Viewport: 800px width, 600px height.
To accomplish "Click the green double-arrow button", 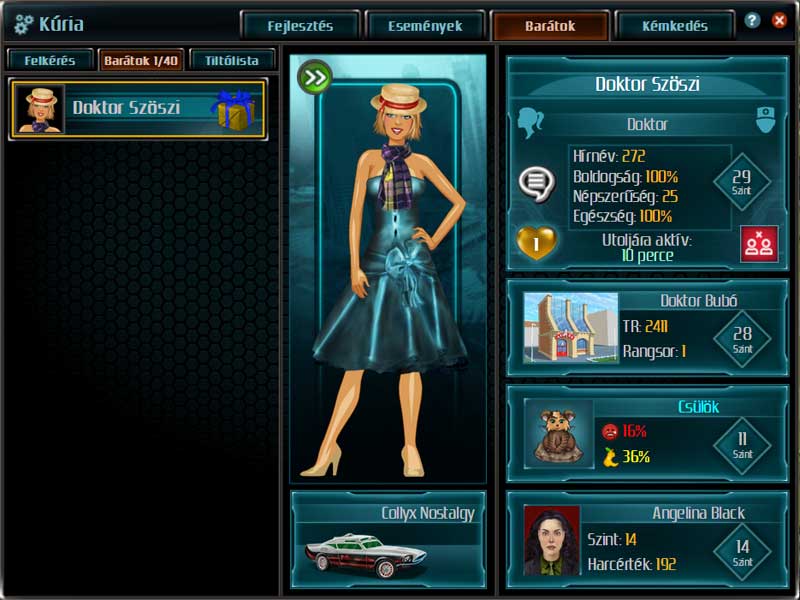I will coord(315,76).
